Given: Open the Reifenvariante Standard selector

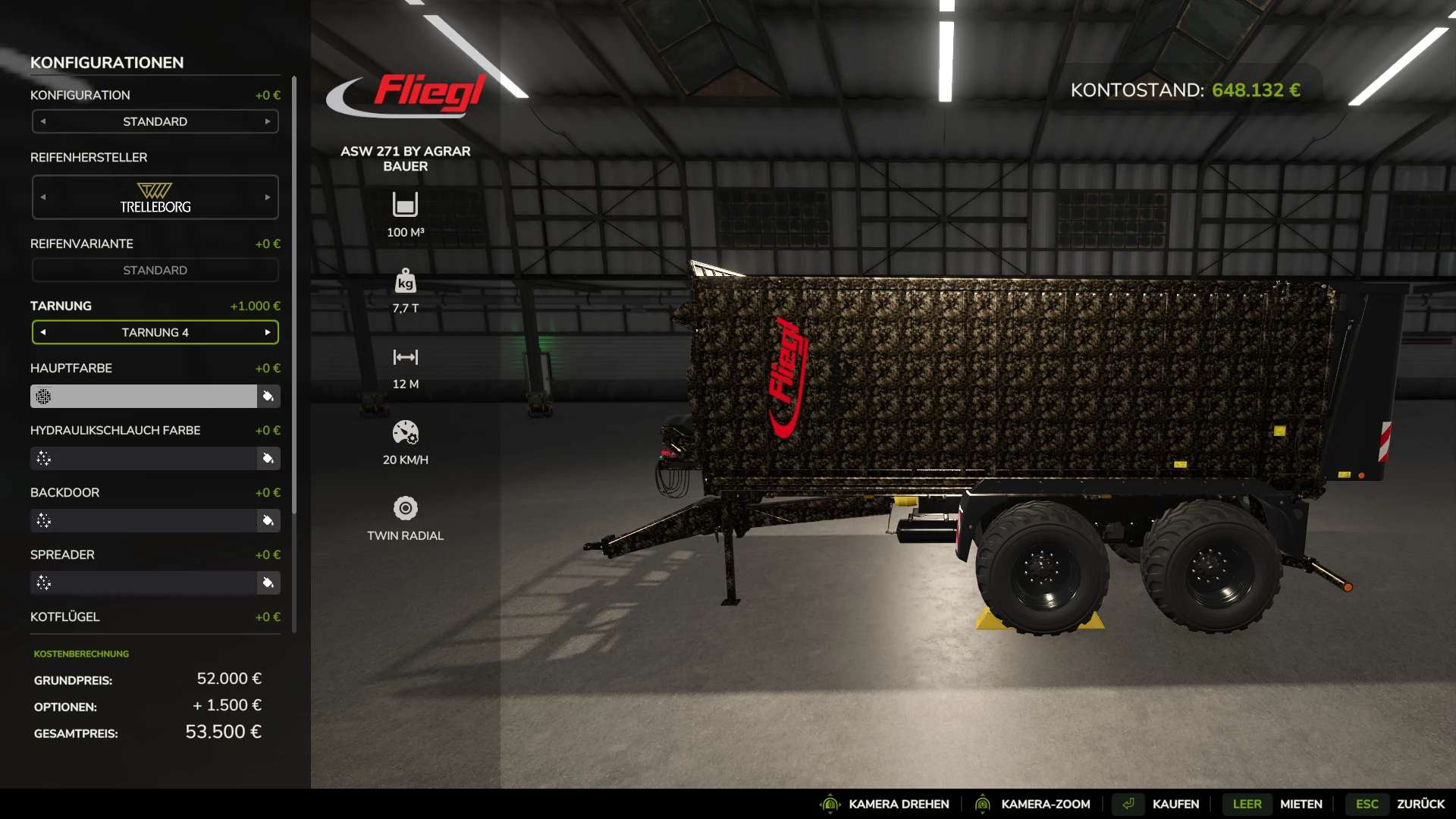Looking at the screenshot, I should point(155,270).
